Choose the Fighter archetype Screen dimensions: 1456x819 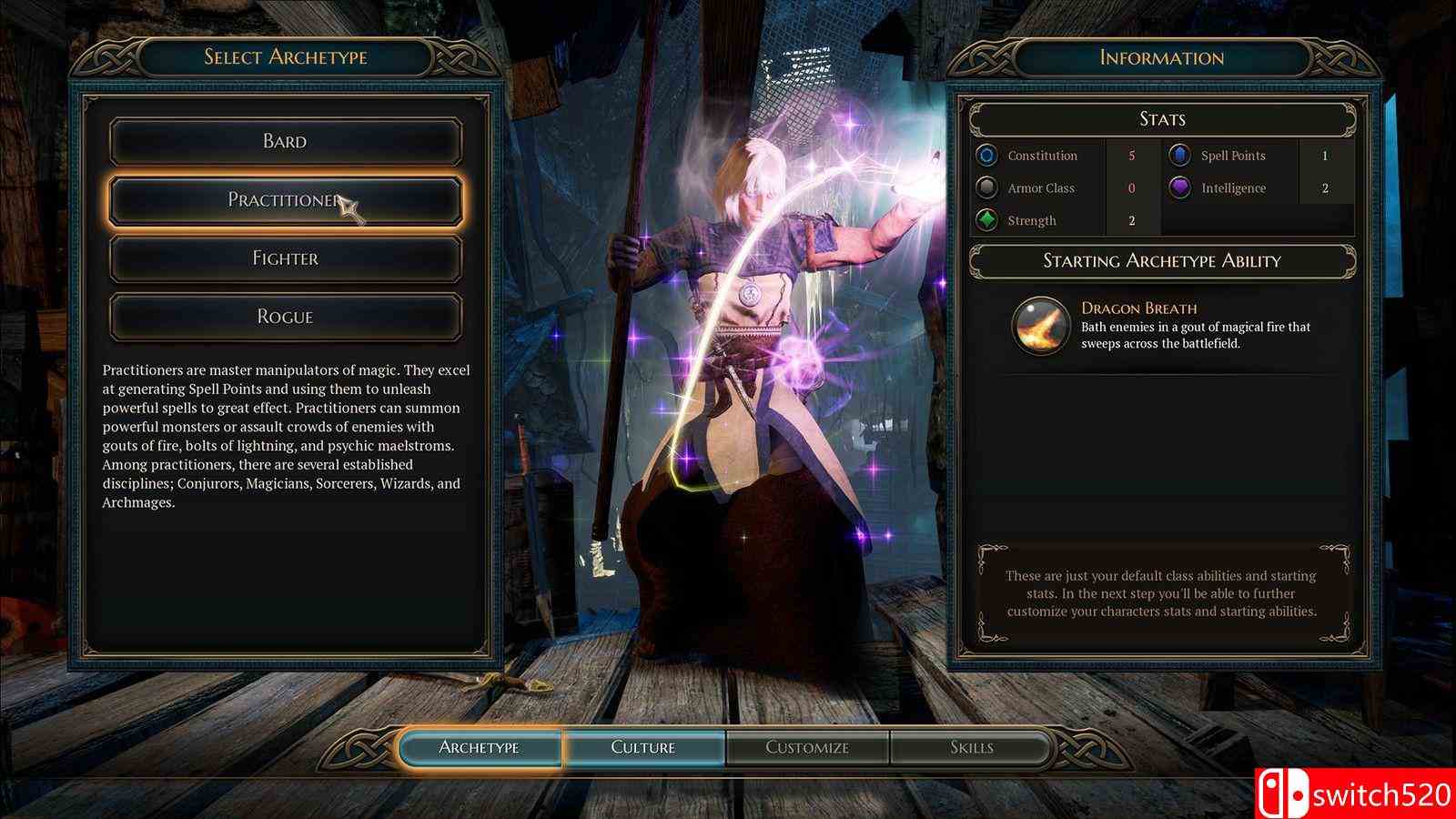click(285, 258)
